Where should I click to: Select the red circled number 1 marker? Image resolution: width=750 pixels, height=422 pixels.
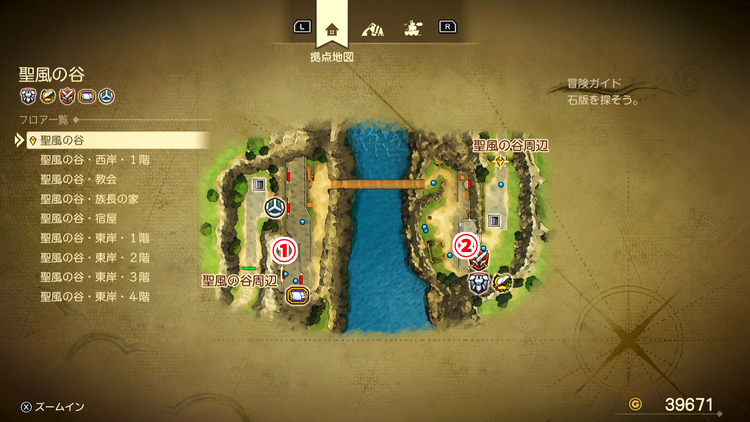[x=284, y=245]
